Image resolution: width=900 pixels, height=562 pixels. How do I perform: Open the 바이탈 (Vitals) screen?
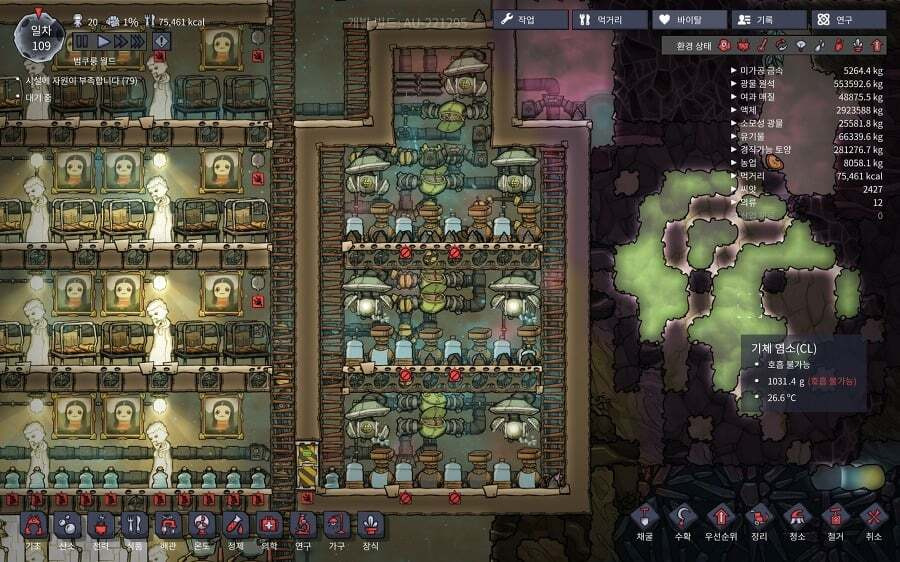click(688, 19)
